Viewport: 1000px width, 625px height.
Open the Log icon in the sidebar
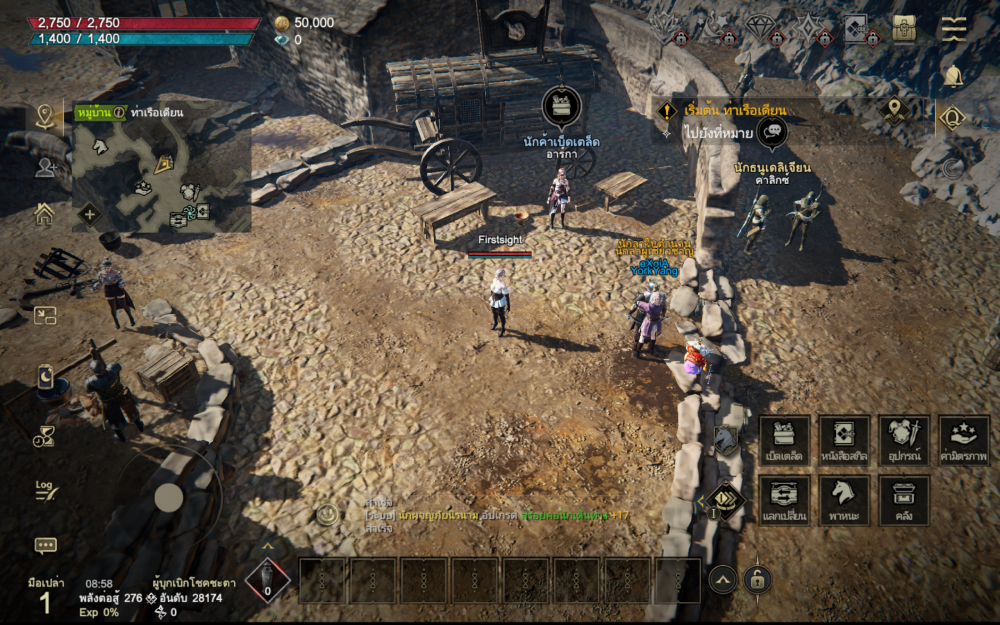coord(45,490)
